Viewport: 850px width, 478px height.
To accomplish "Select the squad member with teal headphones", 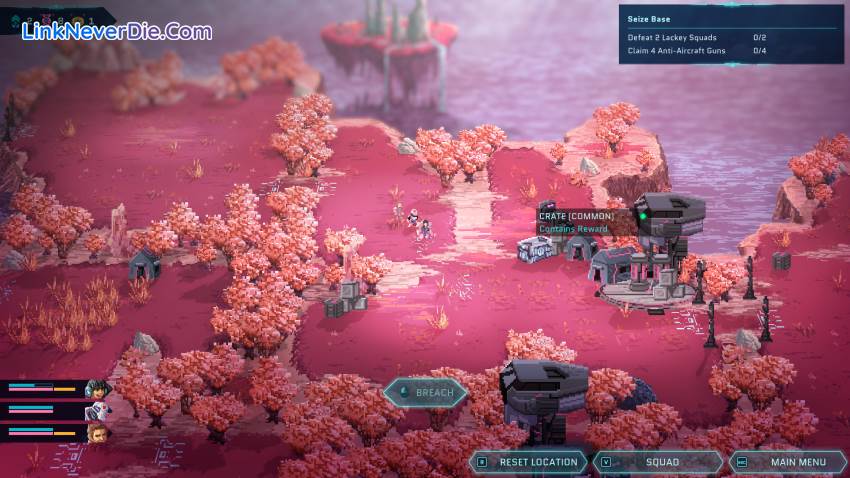I will 96,389.
